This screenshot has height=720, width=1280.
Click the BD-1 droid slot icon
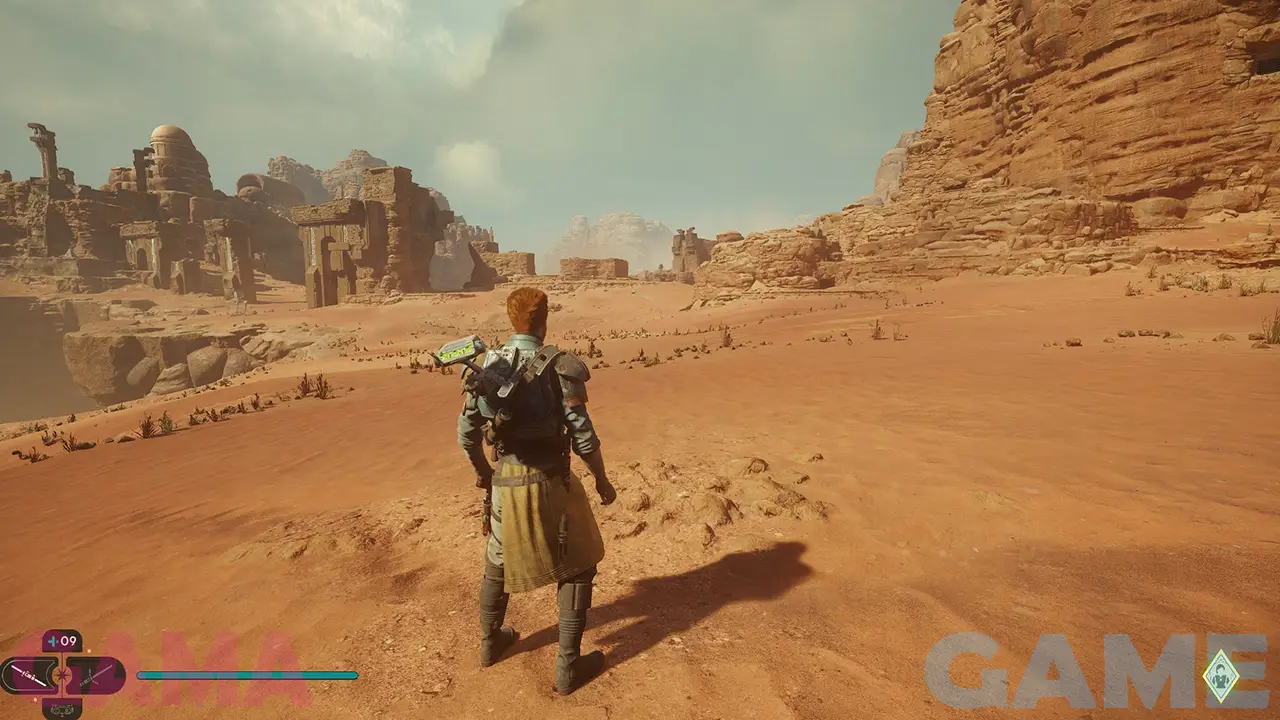coord(62,709)
